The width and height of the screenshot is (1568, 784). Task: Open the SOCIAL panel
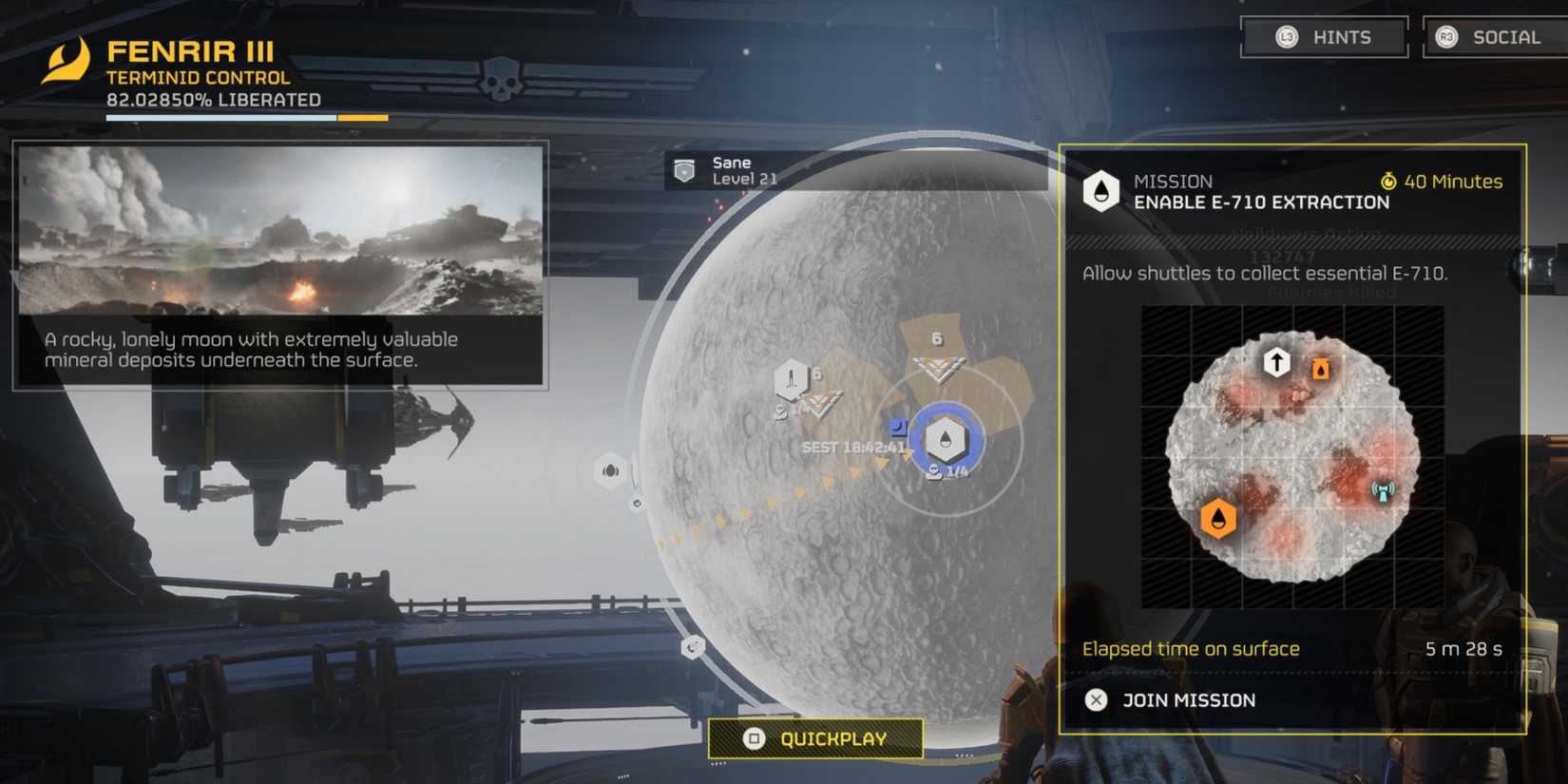(x=1494, y=37)
